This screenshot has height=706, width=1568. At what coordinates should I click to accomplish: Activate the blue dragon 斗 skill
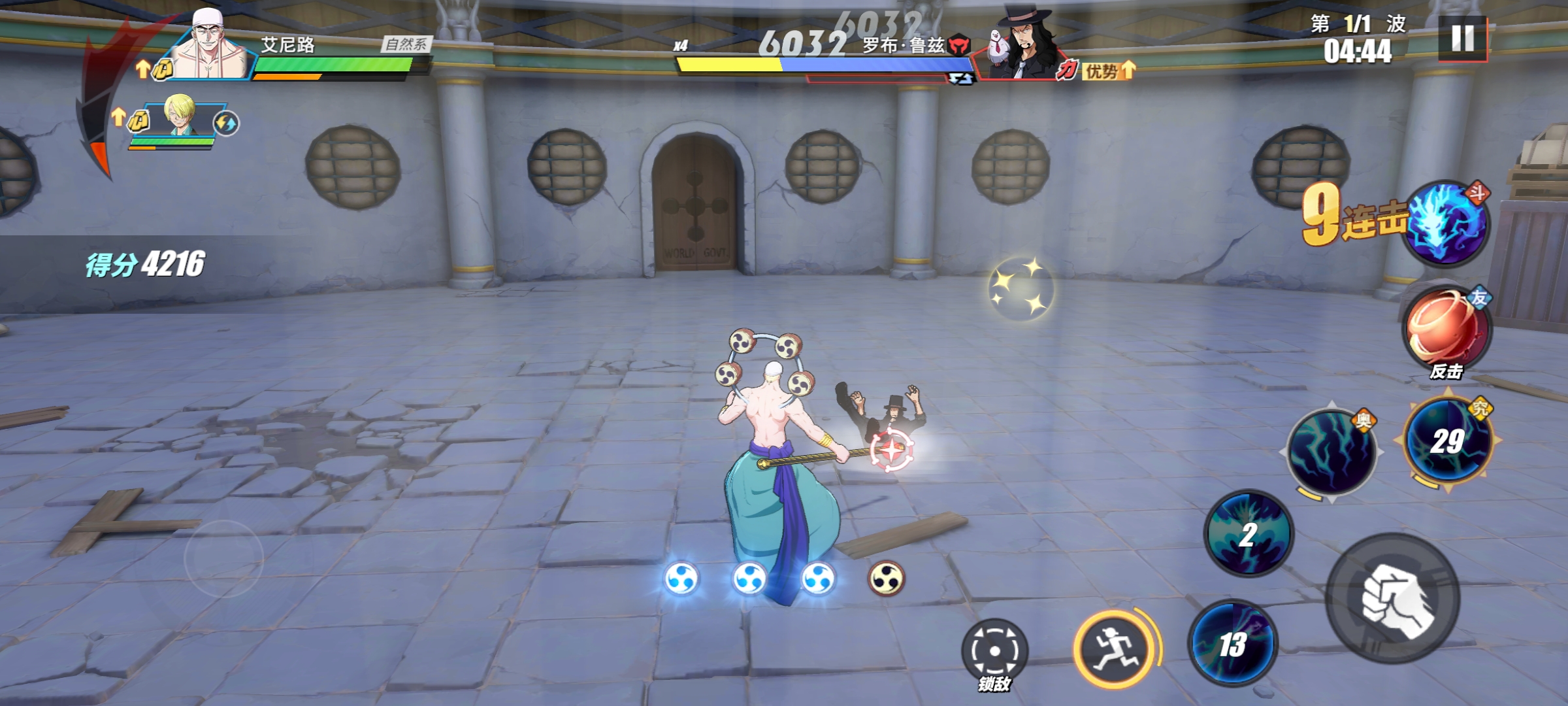1446,224
